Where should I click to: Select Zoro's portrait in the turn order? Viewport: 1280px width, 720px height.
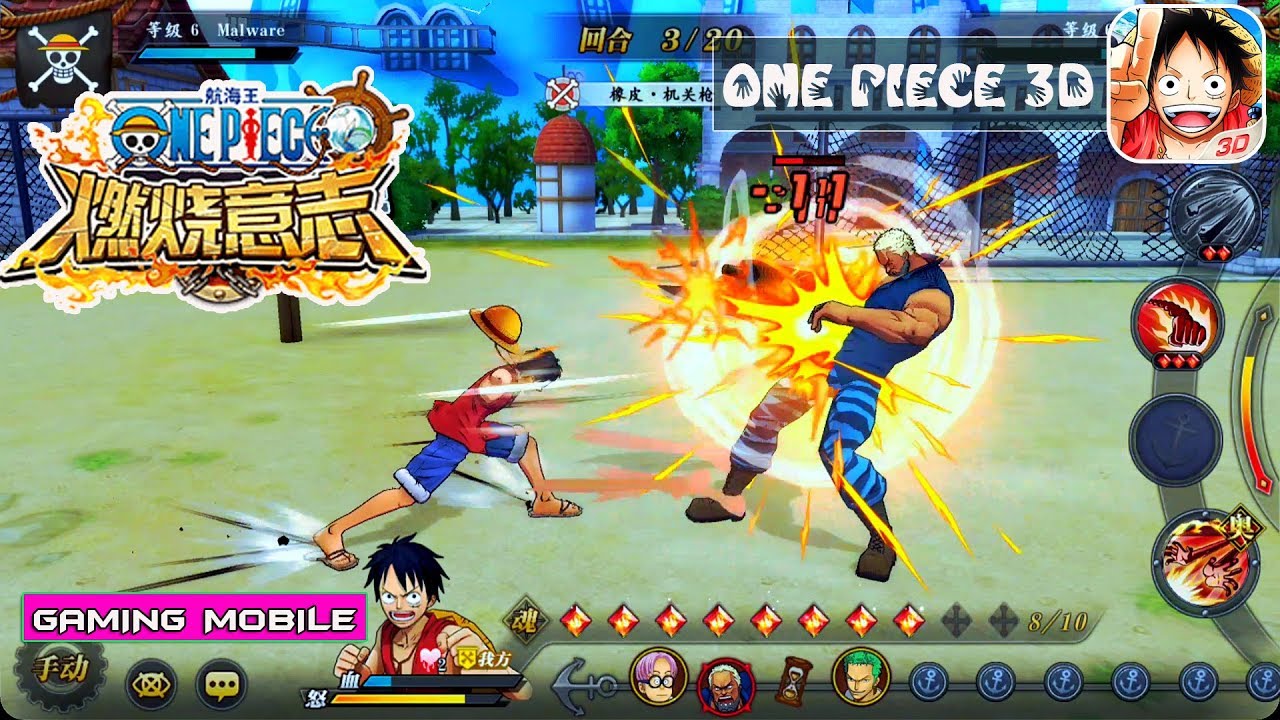860,677
